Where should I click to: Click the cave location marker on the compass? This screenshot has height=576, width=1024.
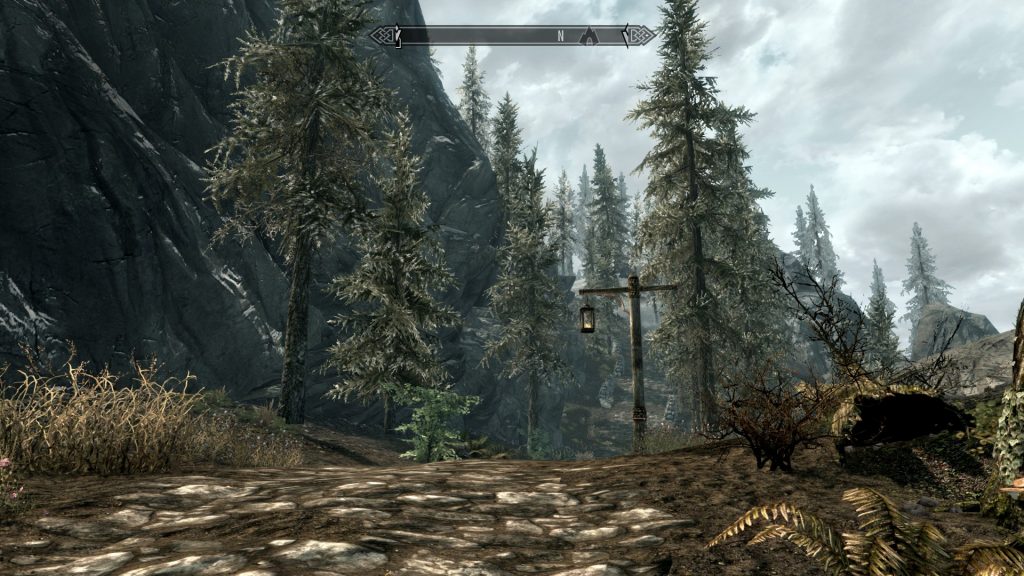tap(589, 36)
